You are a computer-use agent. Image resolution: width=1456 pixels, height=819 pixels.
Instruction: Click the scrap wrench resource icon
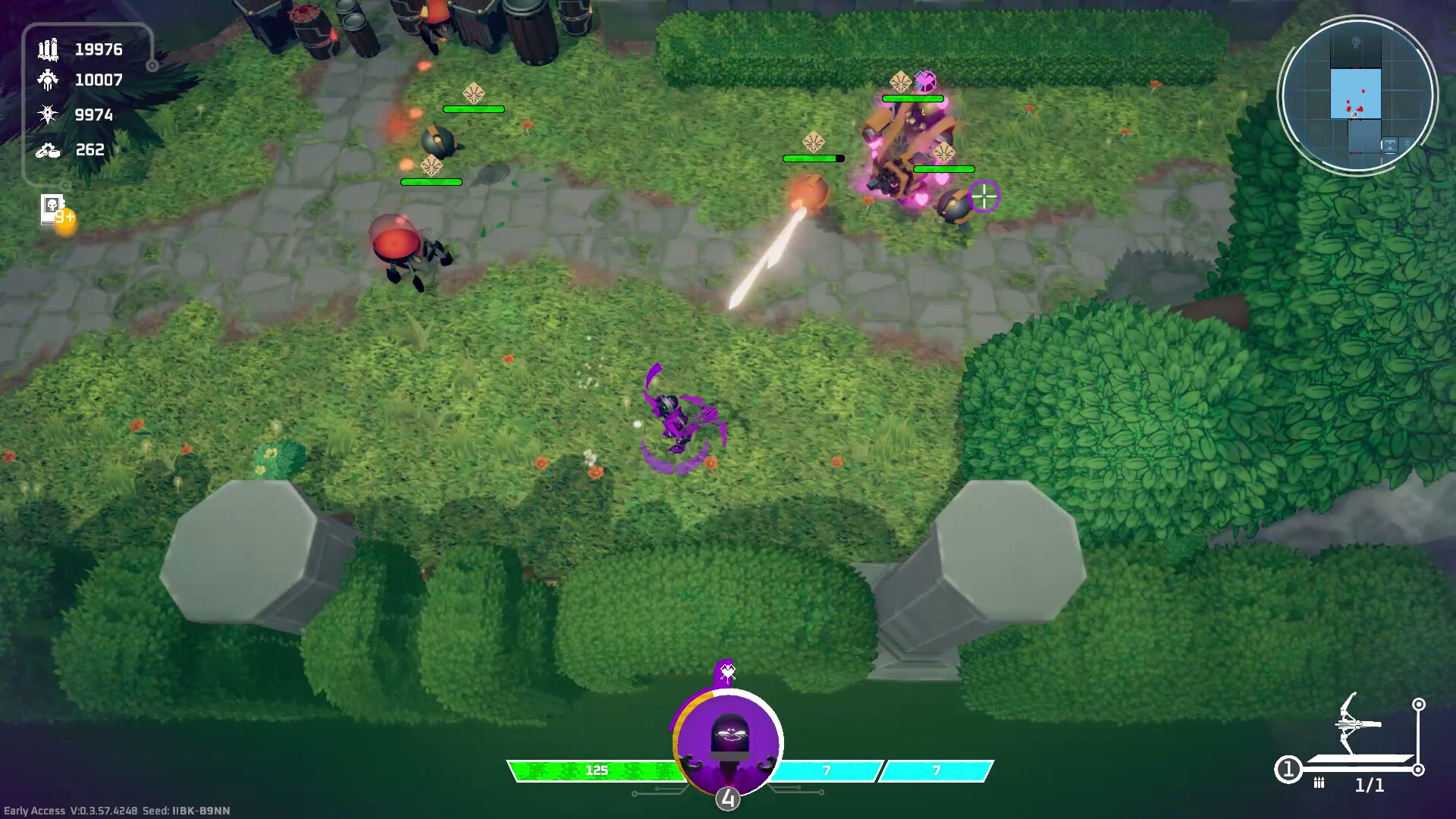point(47,149)
